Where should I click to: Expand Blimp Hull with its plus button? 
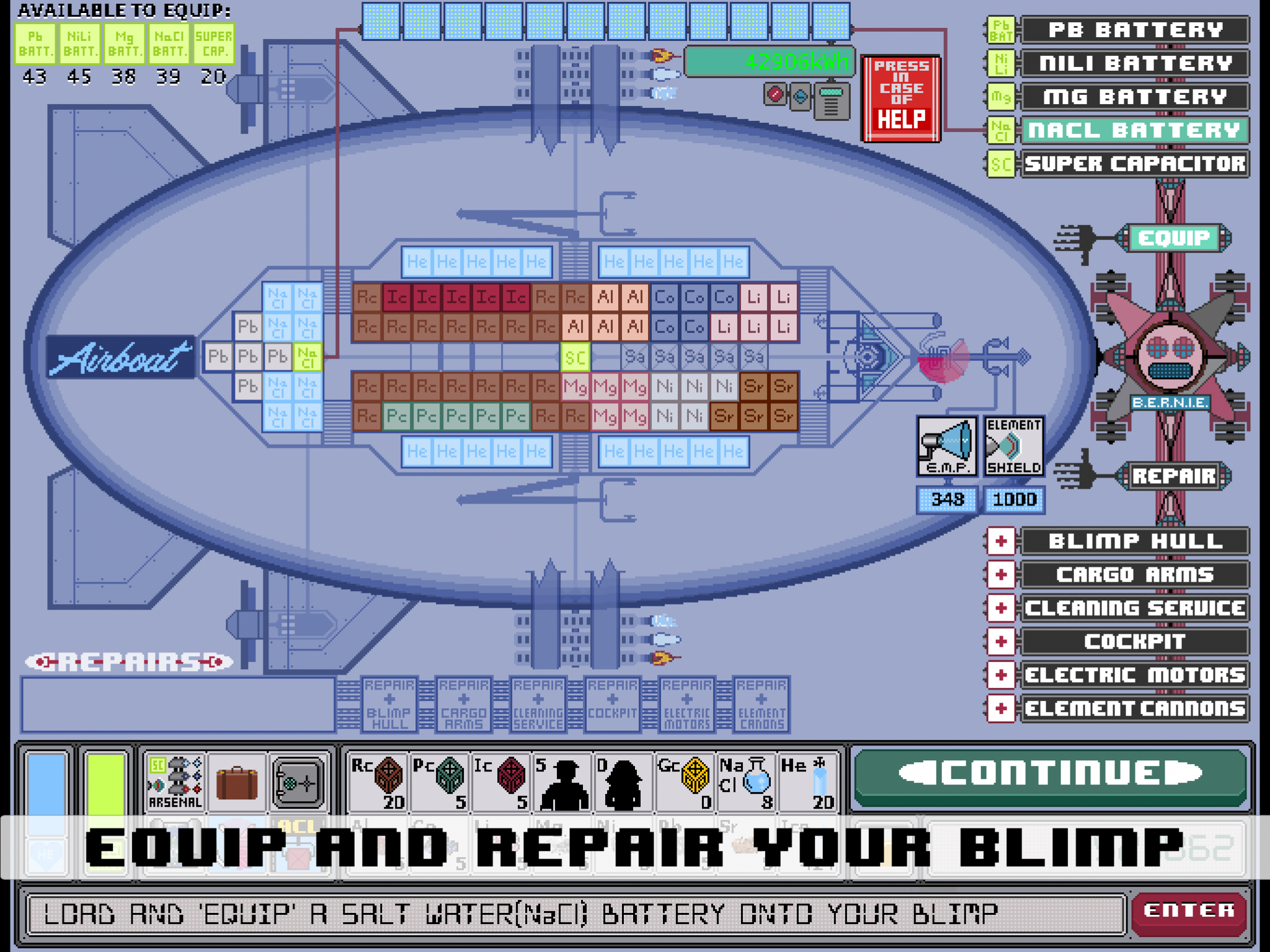pos(1000,540)
